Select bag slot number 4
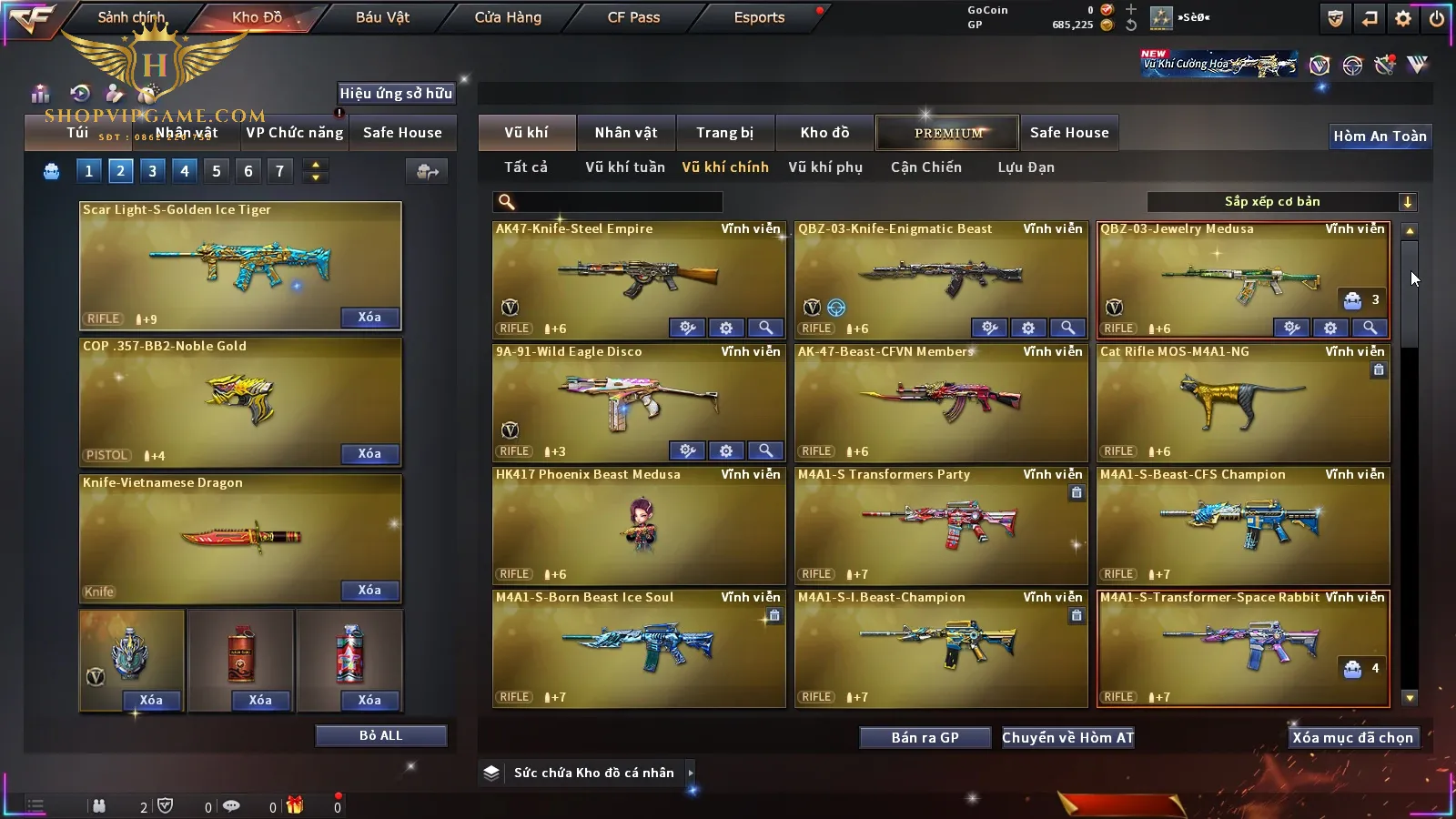Viewport: 1456px width, 819px height. pos(185,171)
